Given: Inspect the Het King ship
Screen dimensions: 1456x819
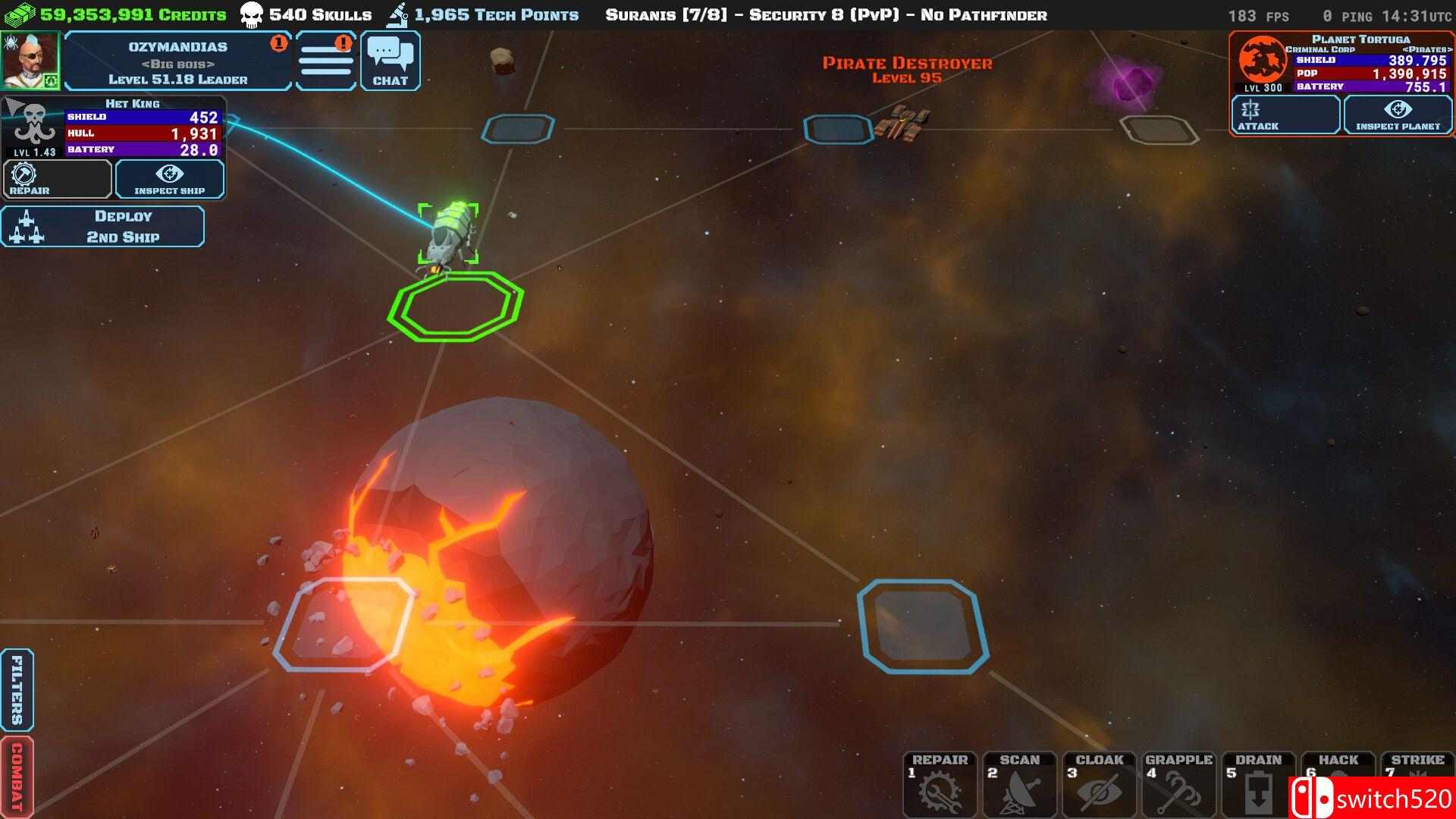Looking at the screenshot, I should pos(169,180).
